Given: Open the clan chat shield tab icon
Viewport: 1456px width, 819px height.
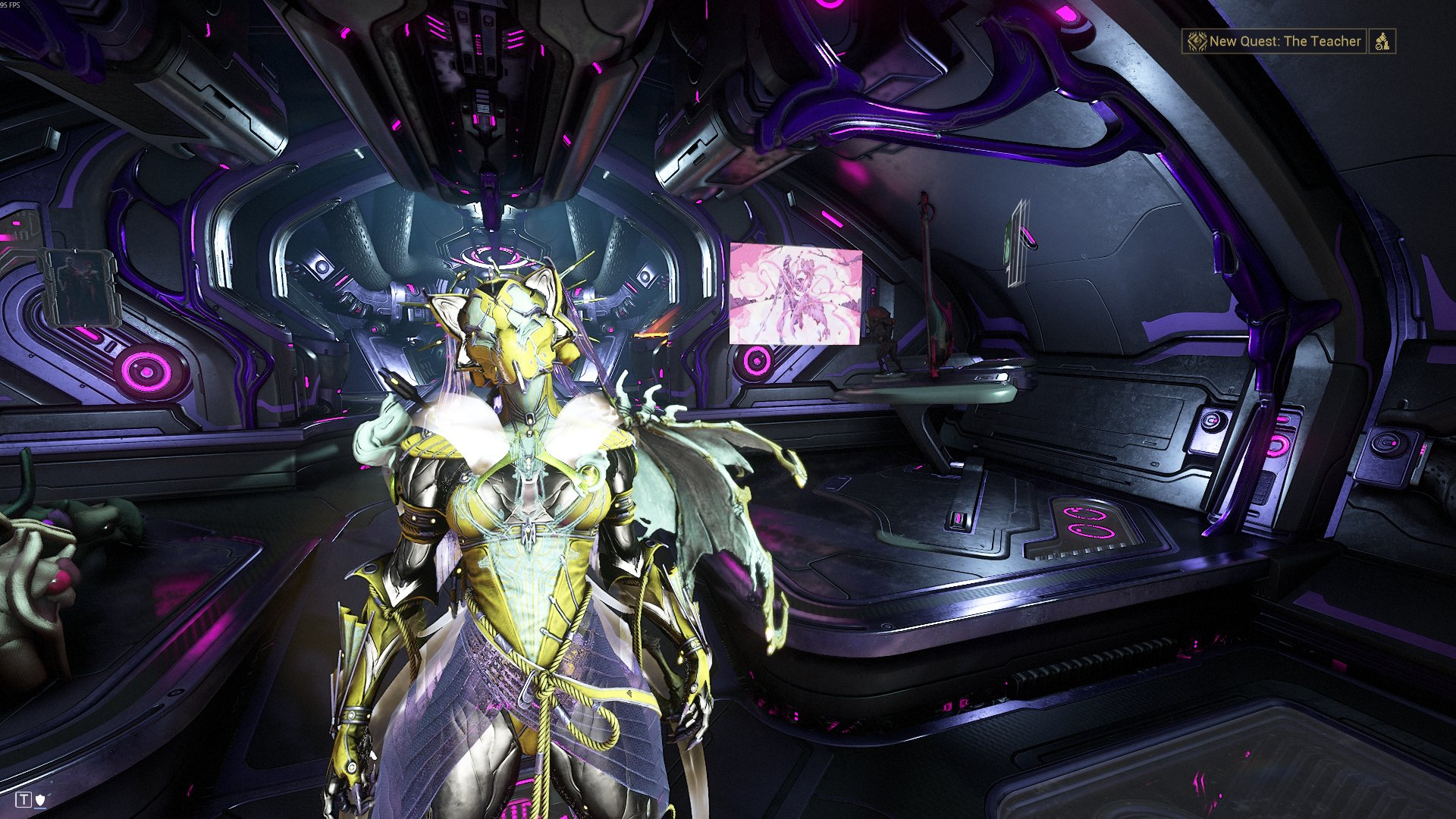Looking at the screenshot, I should click(41, 799).
